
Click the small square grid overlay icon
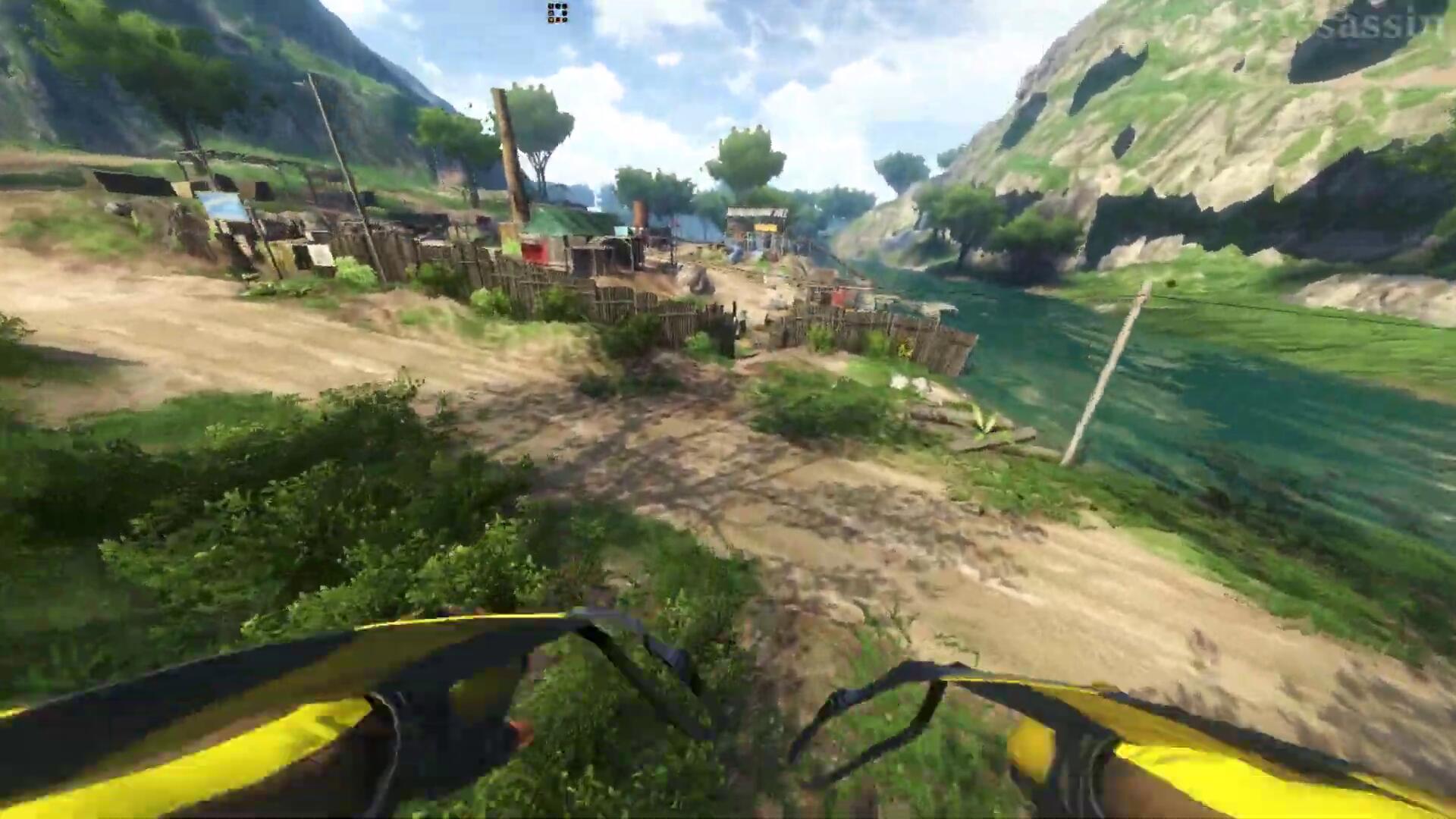(x=557, y=13)
